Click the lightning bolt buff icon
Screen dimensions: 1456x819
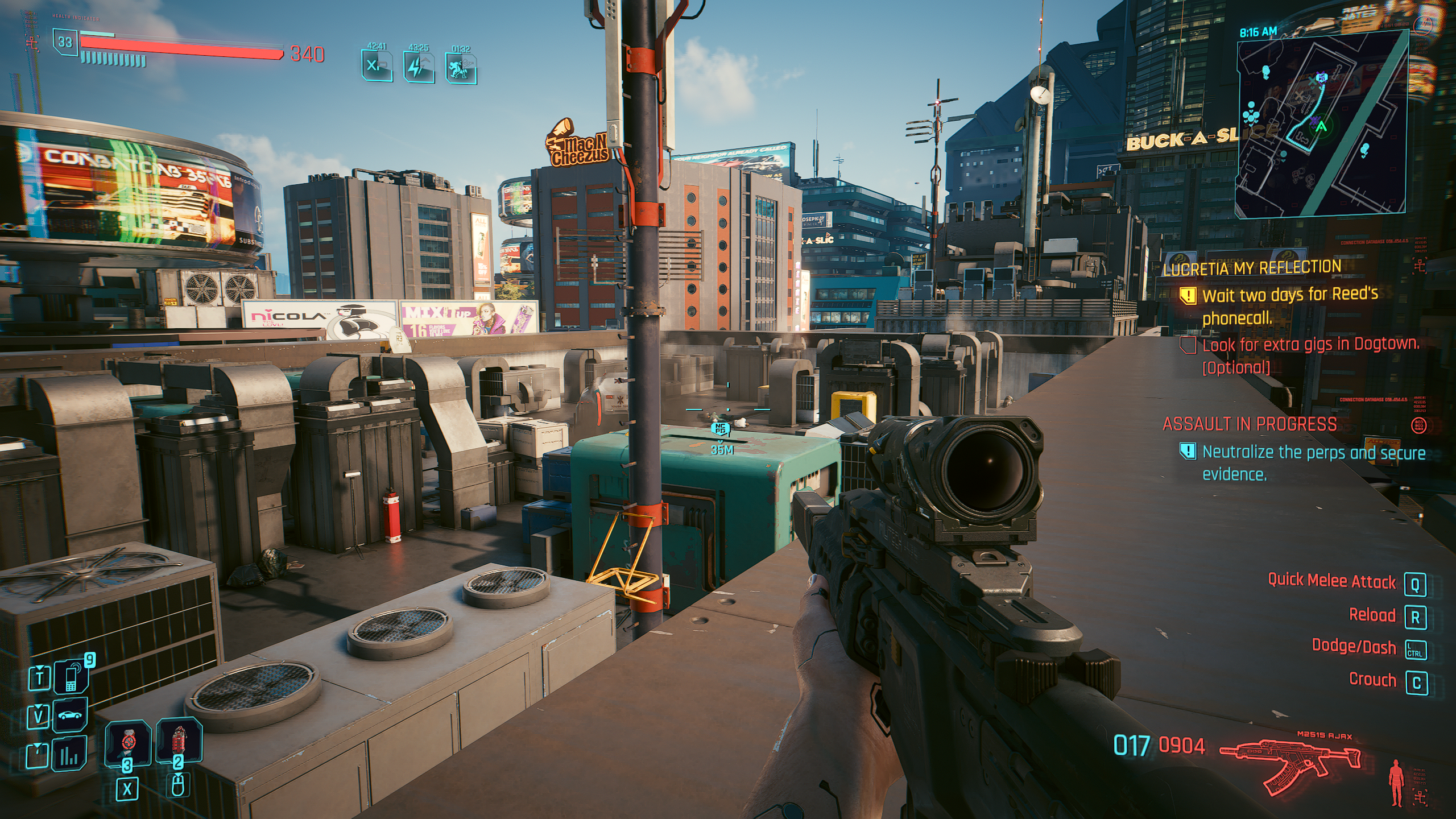click(419, 67)
